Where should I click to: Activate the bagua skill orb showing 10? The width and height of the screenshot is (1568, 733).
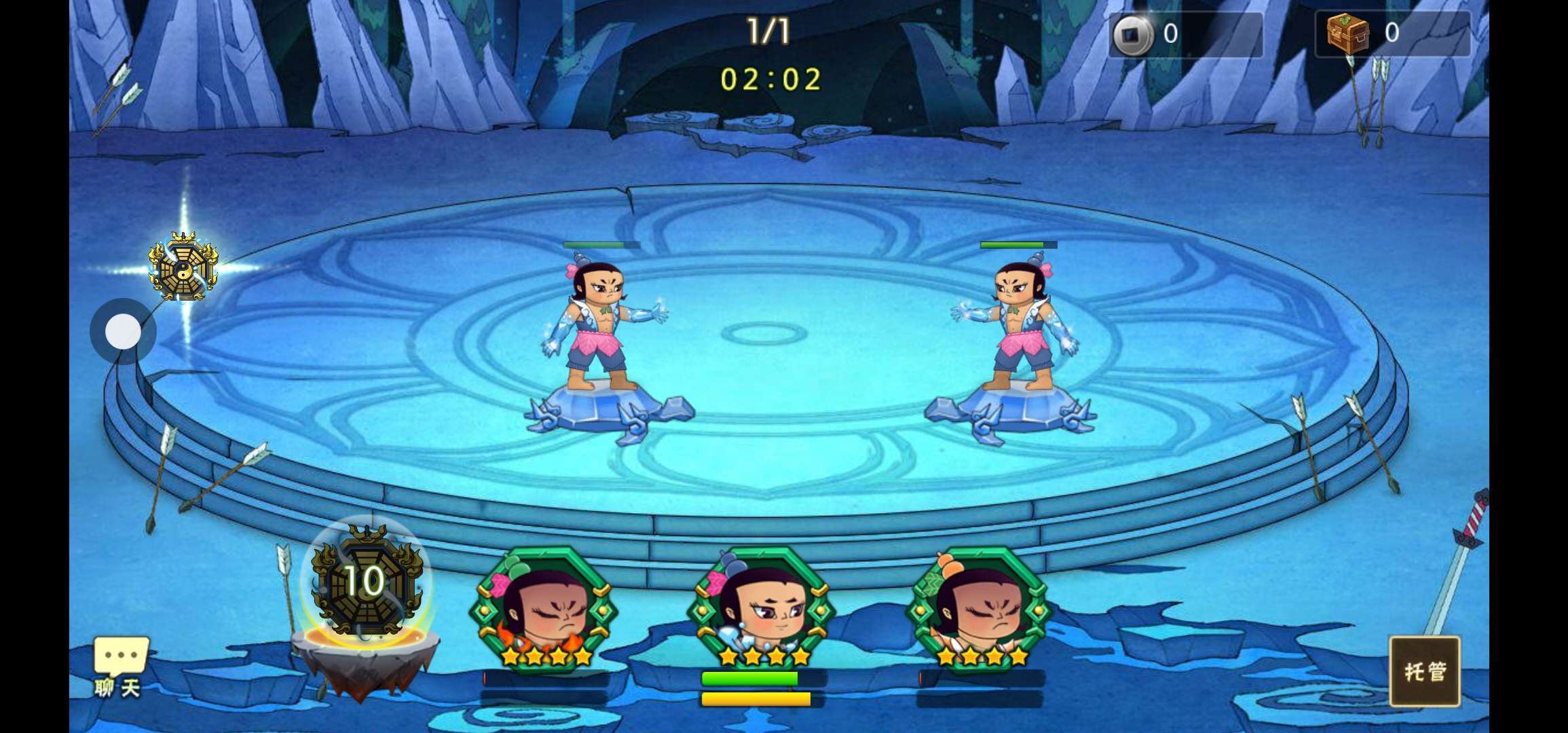(367, 582)
